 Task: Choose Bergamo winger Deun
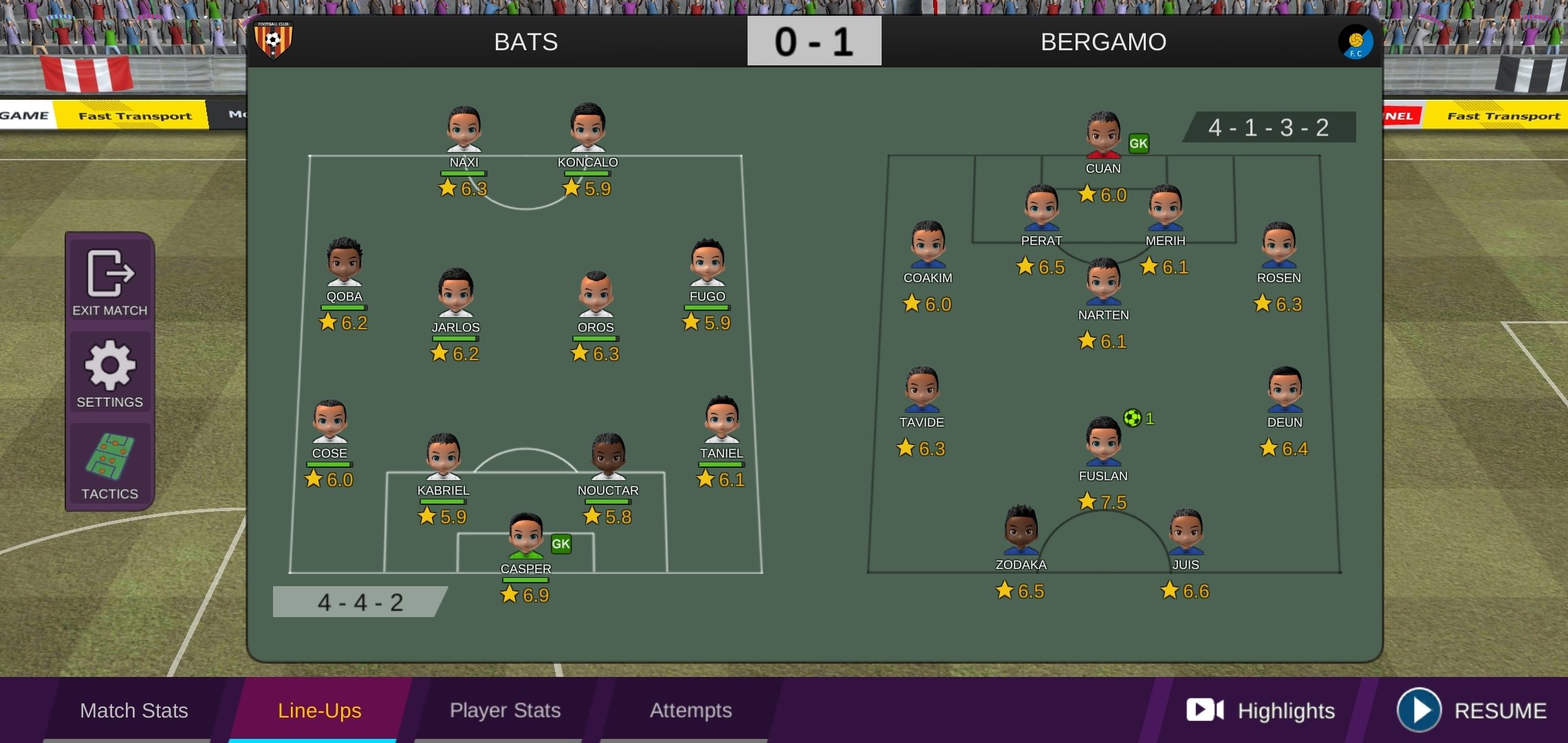[1284, 389]
